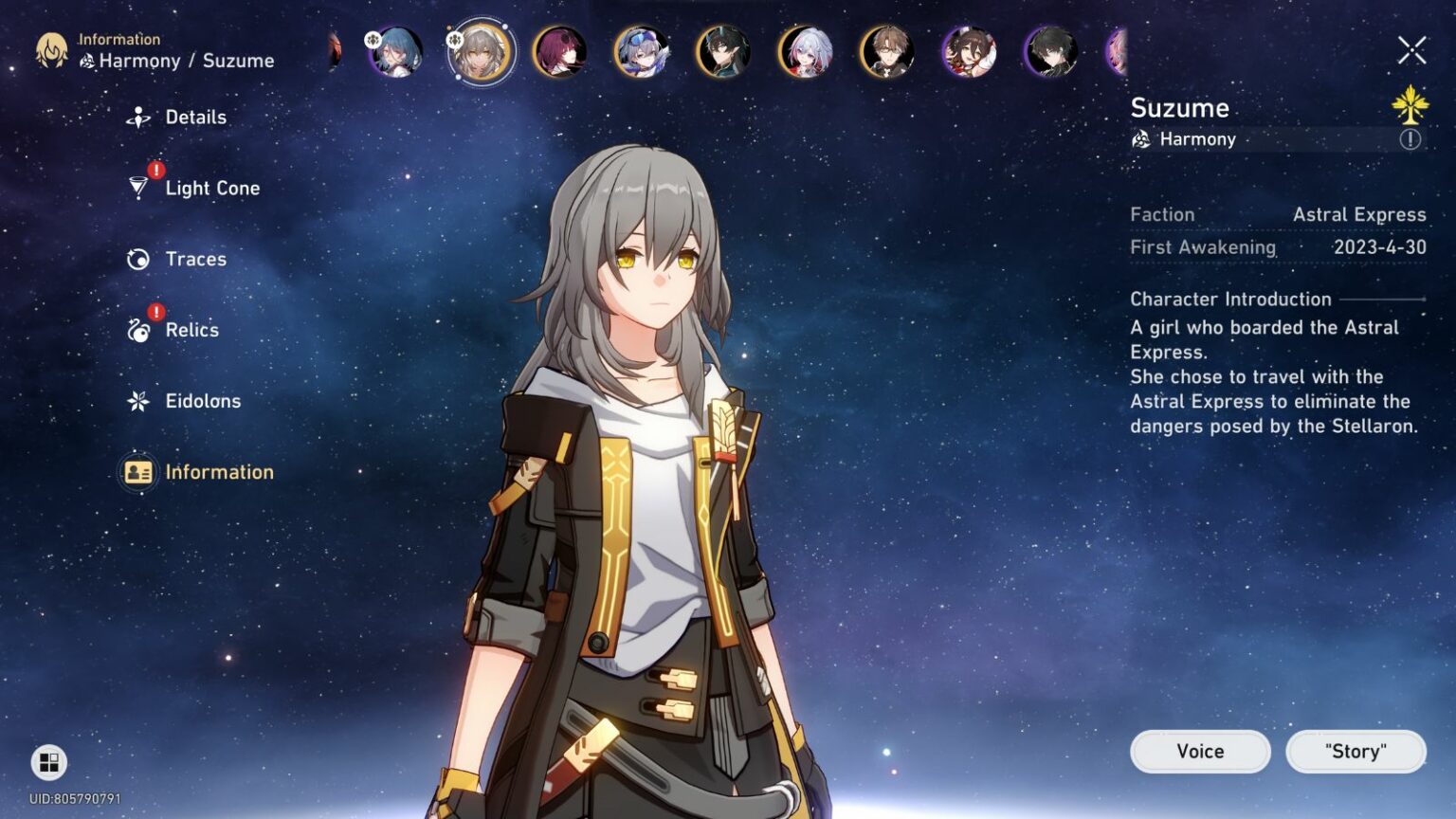Select the character portrait wearing goggles
1456x819 pixels.
coord(643,54)
